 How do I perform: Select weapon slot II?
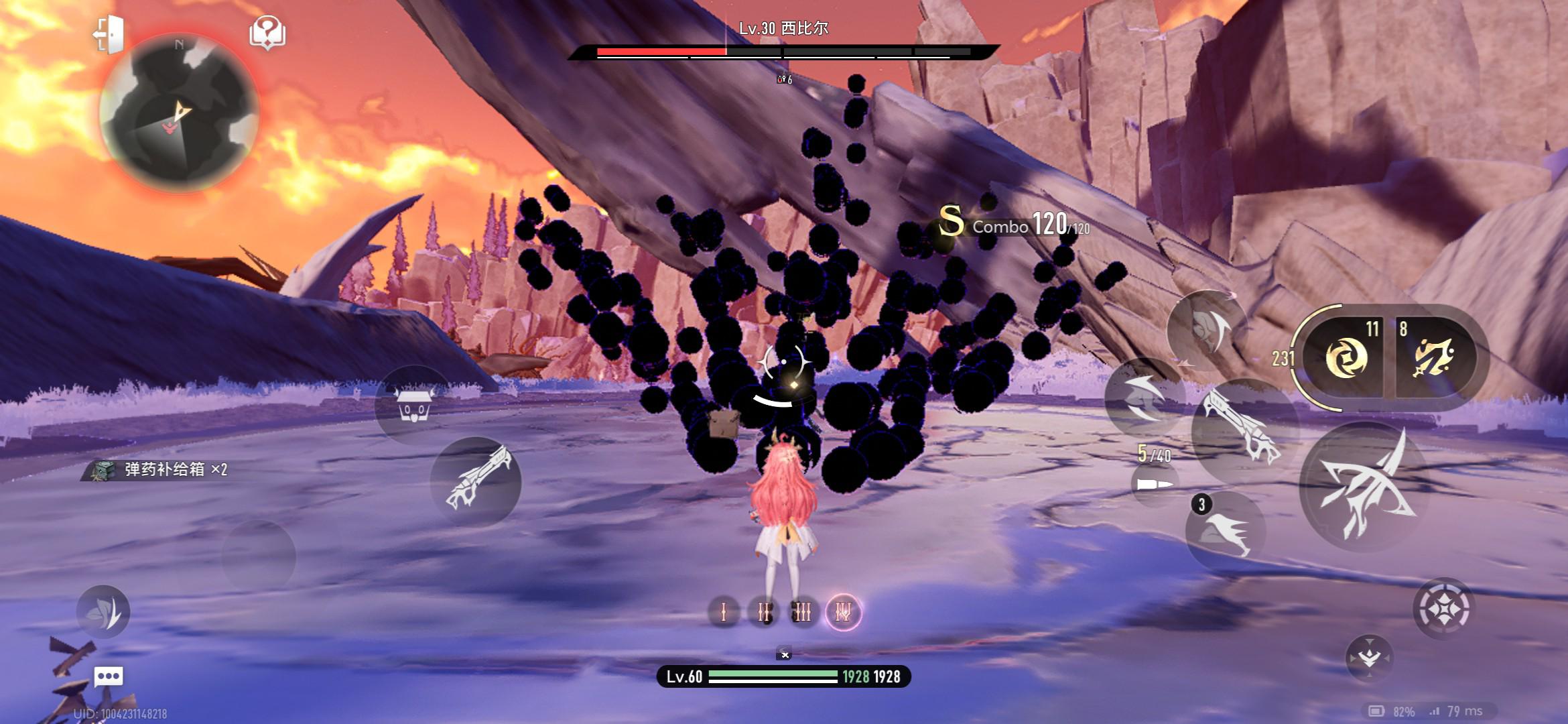[763, 612]
